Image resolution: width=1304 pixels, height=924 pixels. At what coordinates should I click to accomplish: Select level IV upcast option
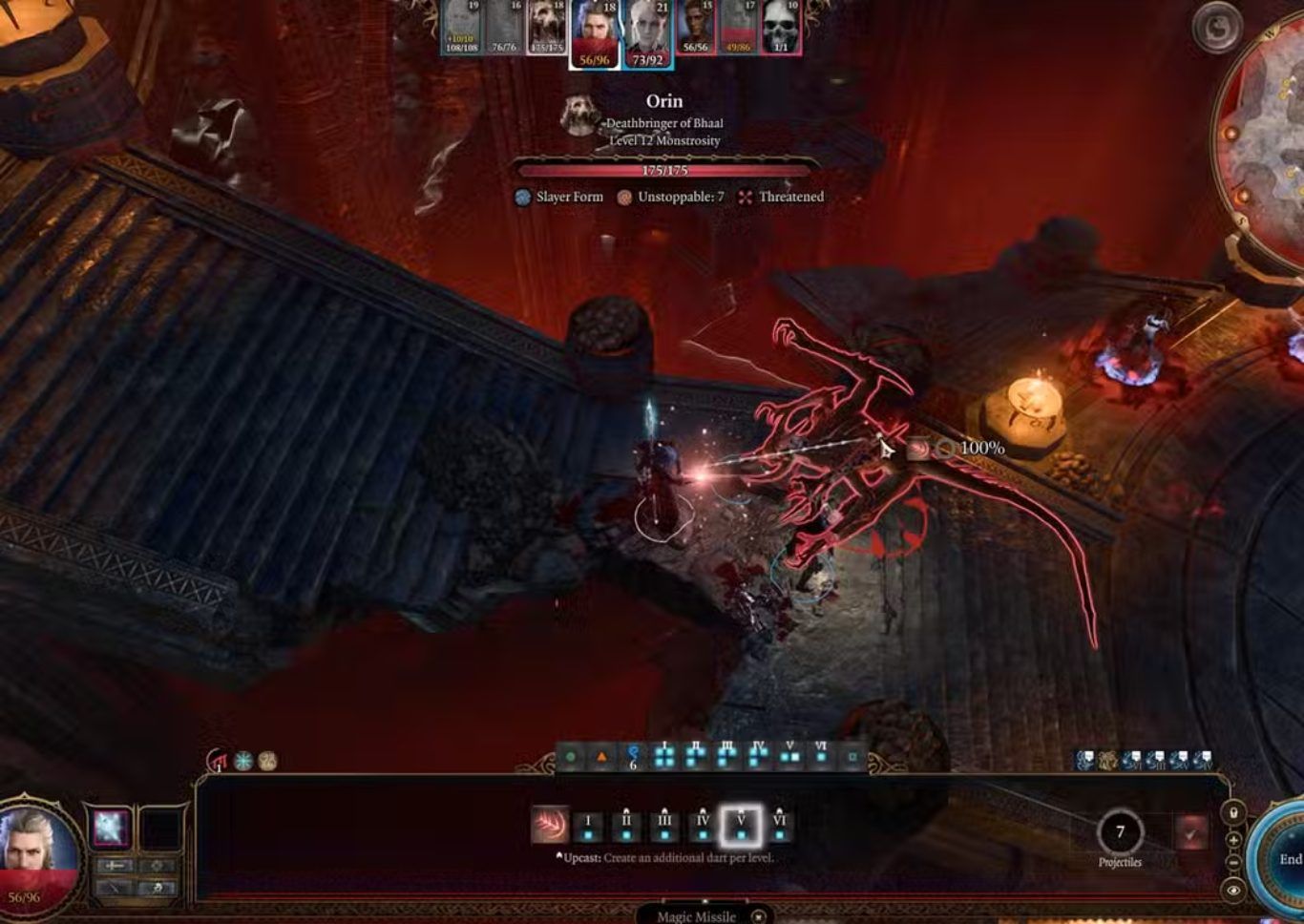click(703, 826)
